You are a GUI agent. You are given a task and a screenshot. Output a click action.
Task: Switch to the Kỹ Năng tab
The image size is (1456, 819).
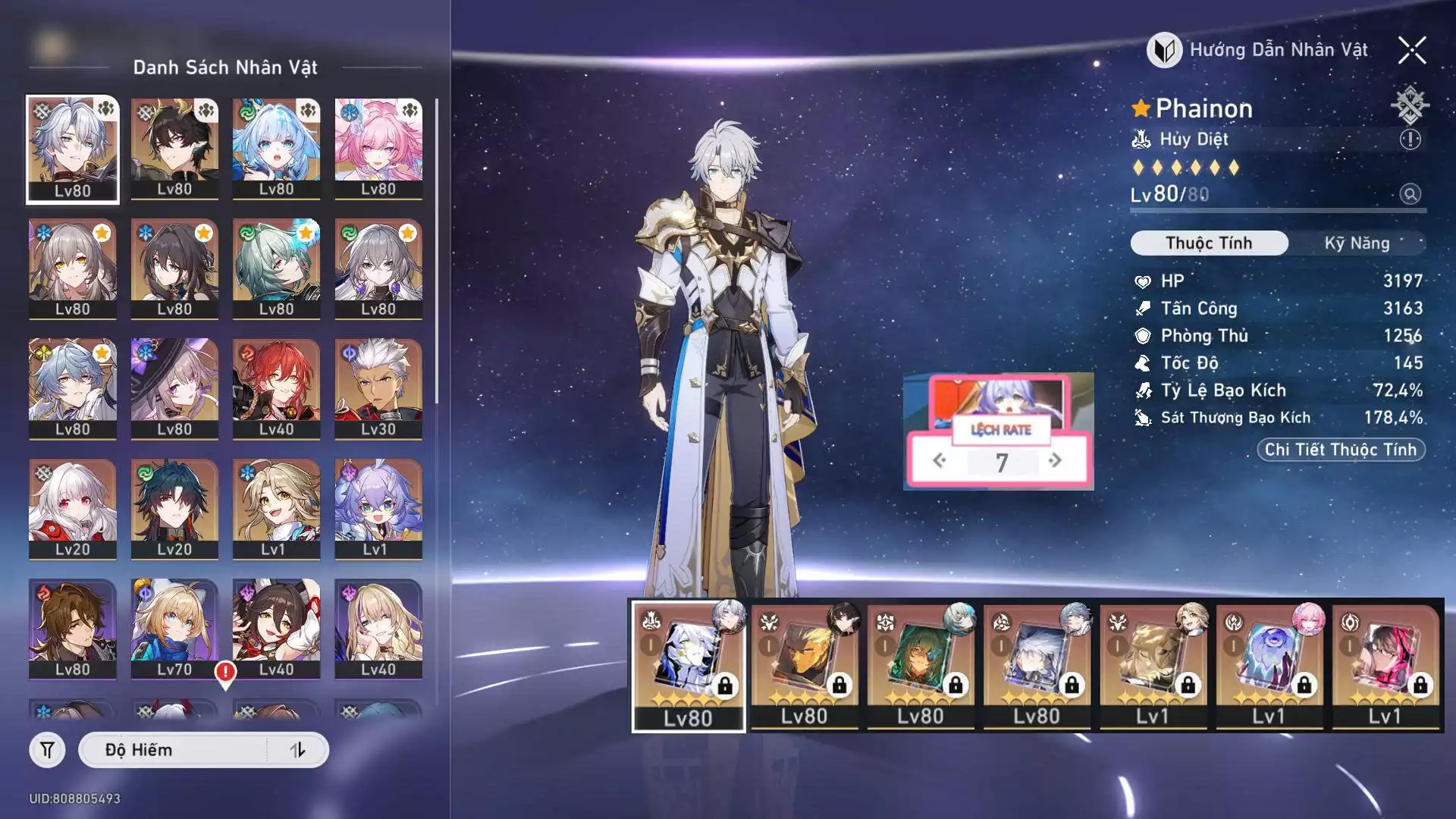point(1357,243)
